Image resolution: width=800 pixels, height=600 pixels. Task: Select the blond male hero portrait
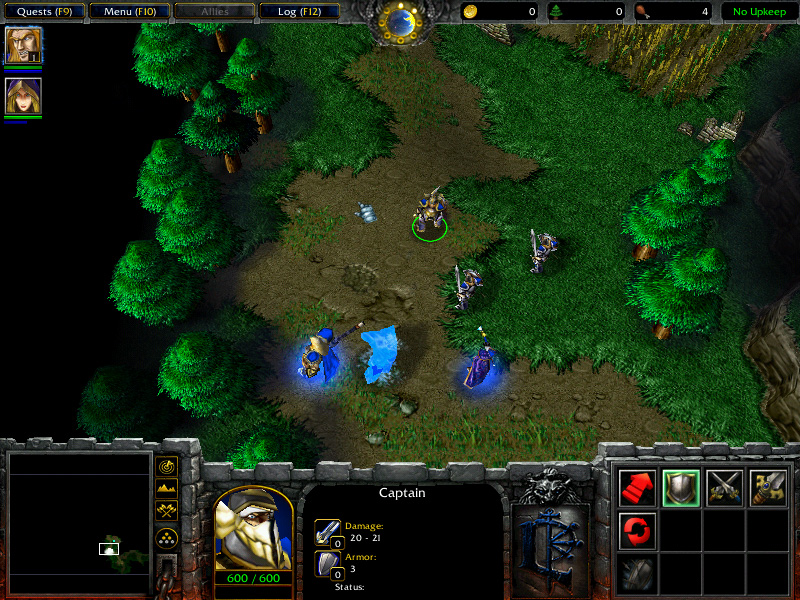(x=22, y=45)
